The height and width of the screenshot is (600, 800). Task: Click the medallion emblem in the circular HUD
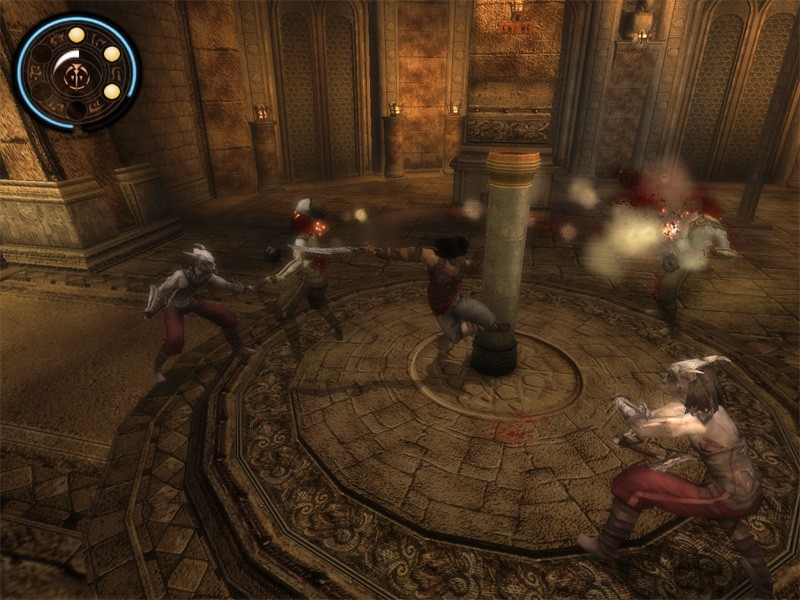point(73,72)
